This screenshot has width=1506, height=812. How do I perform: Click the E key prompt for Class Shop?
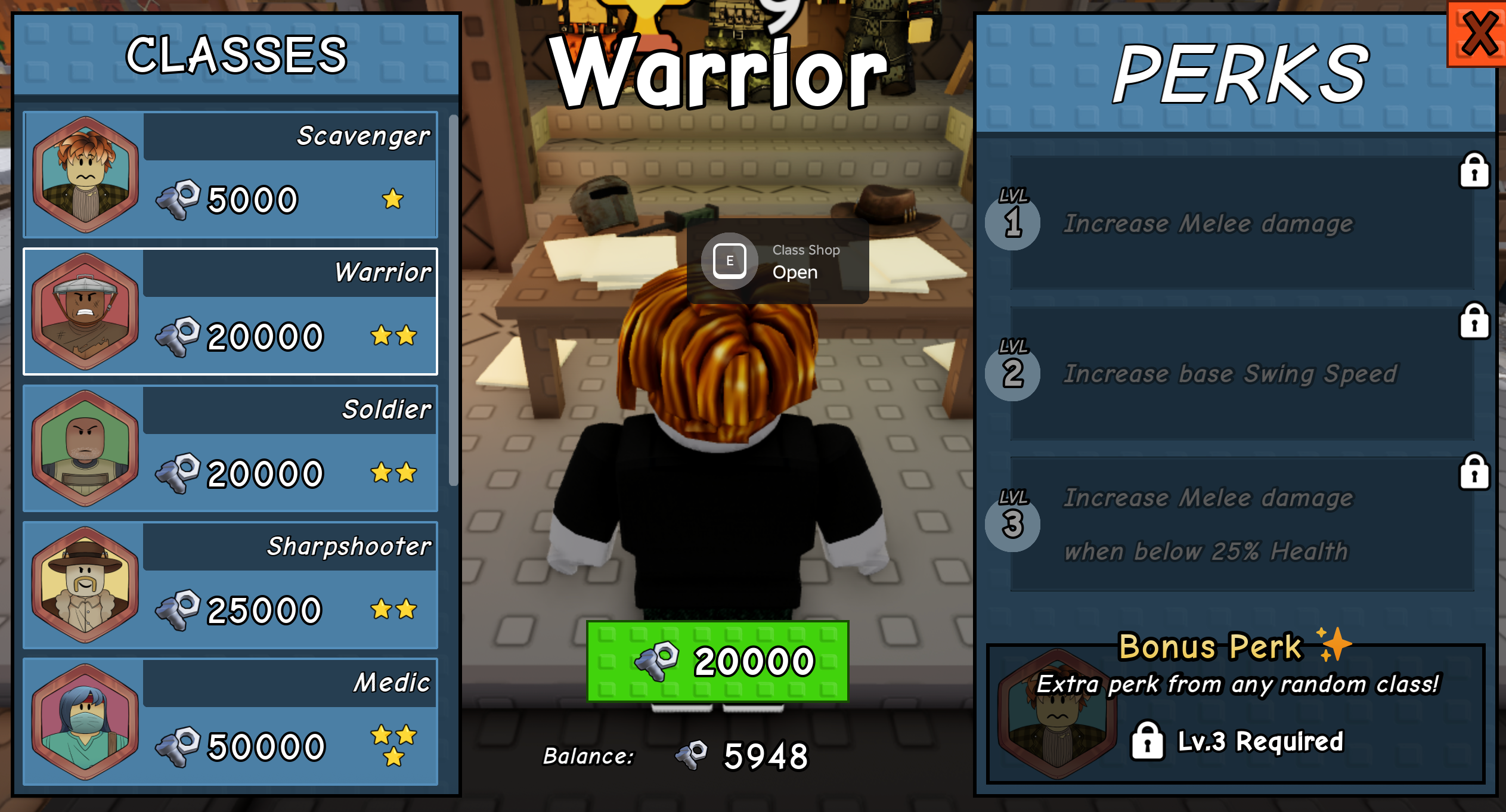[x=729, y=261]
